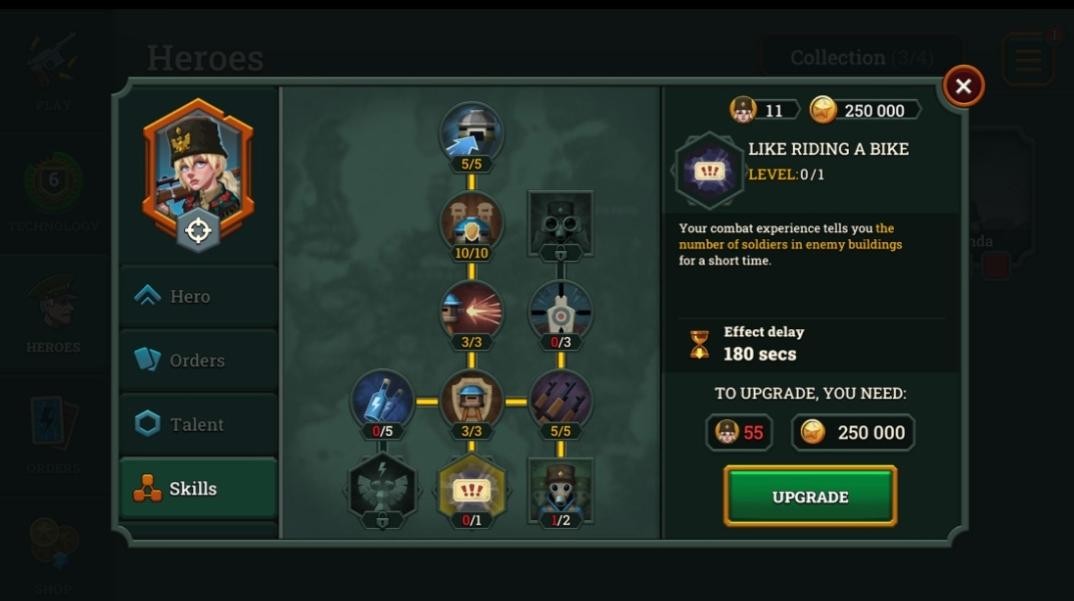The height and width of the screenshot is (601, 1074).
Task: Upgrade the Like Riding a Bike skill
Action: pos(810,496)
